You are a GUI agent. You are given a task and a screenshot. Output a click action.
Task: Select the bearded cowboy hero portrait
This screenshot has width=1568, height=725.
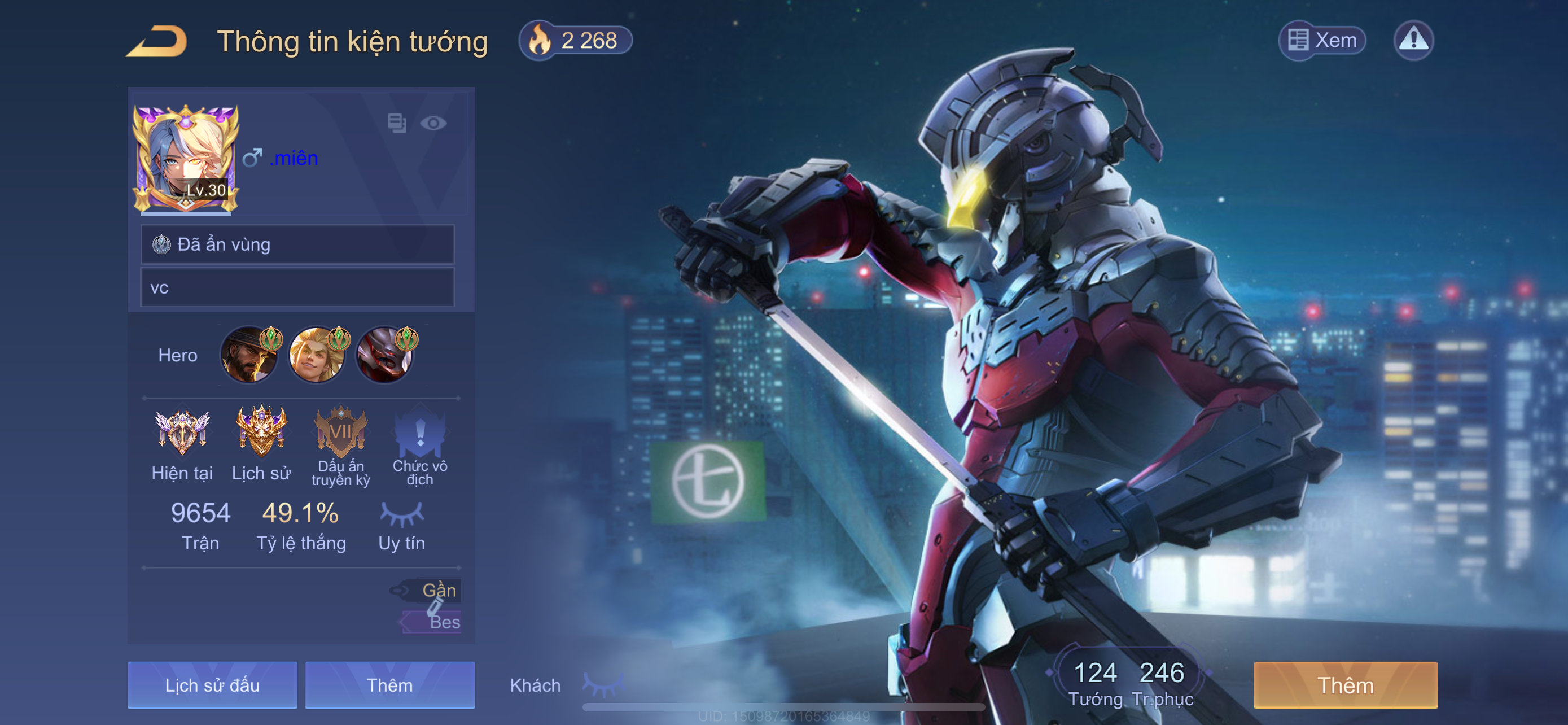click(249, 356)
